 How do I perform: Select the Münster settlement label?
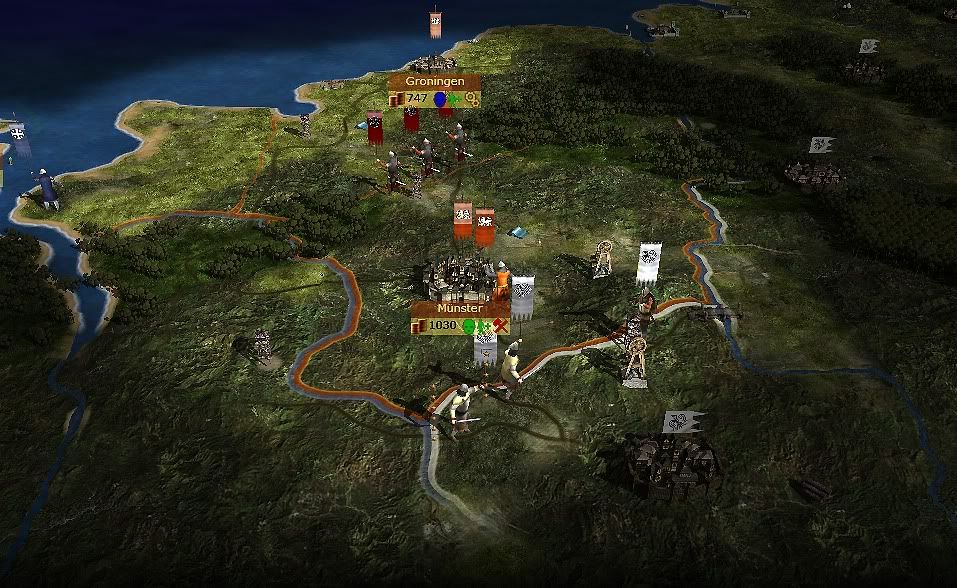tap(460, 309)
